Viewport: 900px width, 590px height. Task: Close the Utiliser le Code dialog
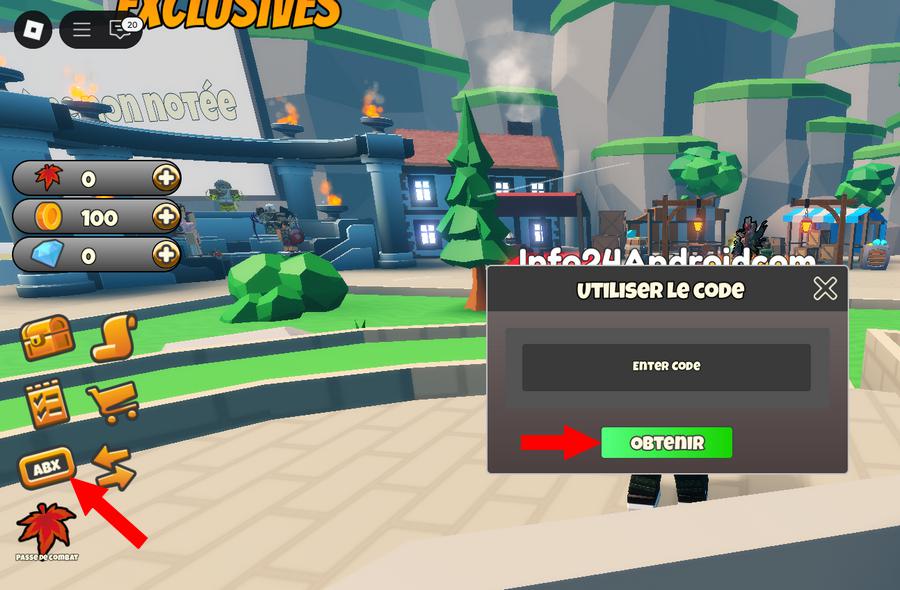[825, 289]
